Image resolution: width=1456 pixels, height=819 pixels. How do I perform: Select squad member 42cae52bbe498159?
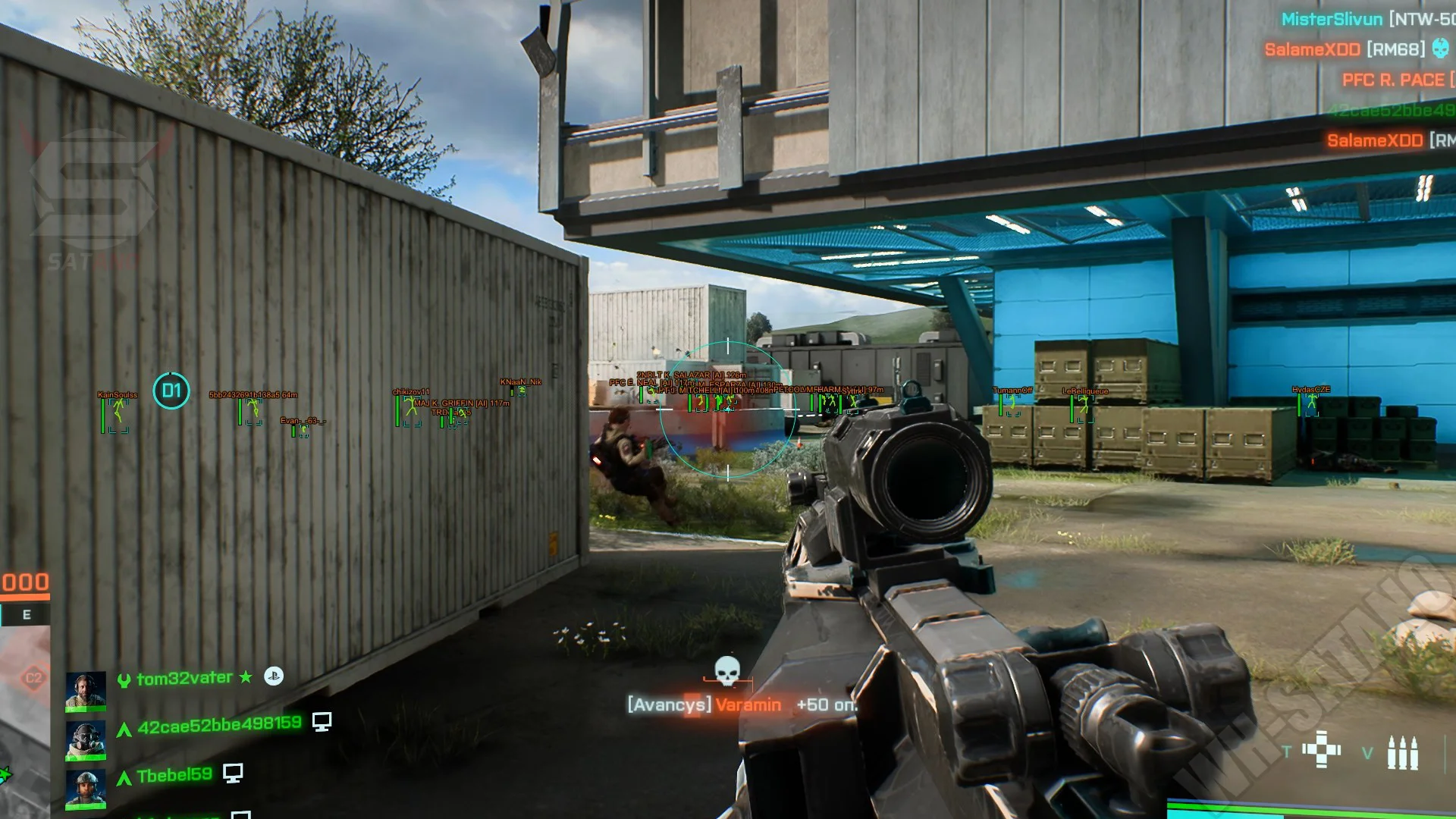point(219,725)
